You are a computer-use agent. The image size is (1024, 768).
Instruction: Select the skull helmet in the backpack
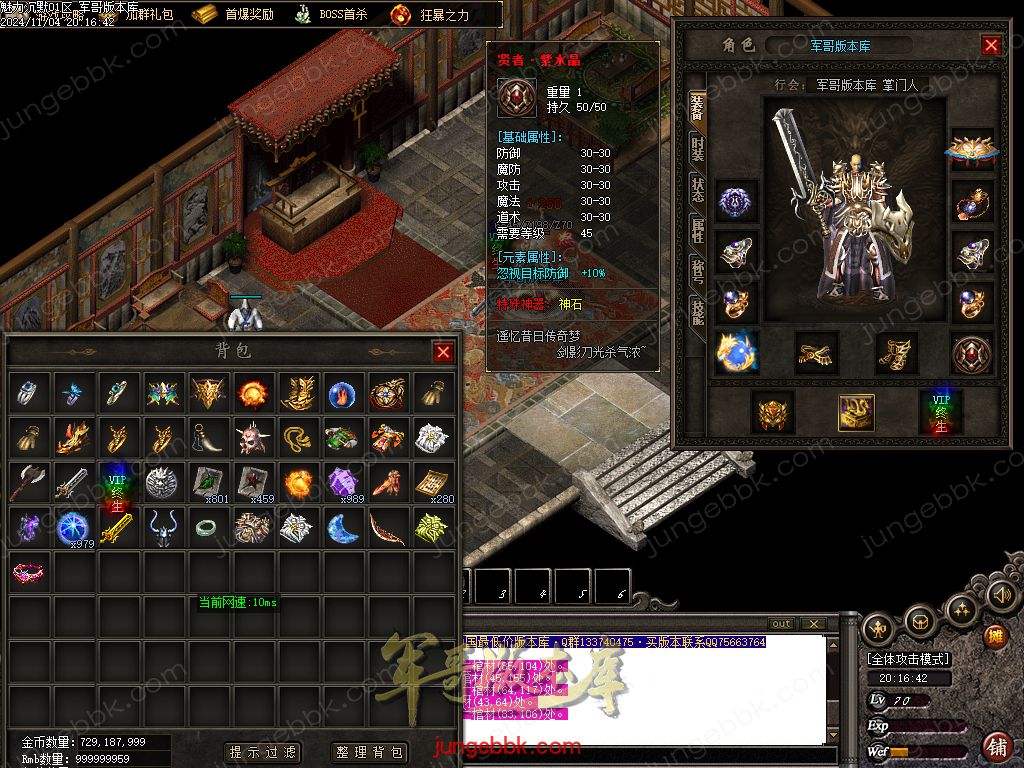249,438
